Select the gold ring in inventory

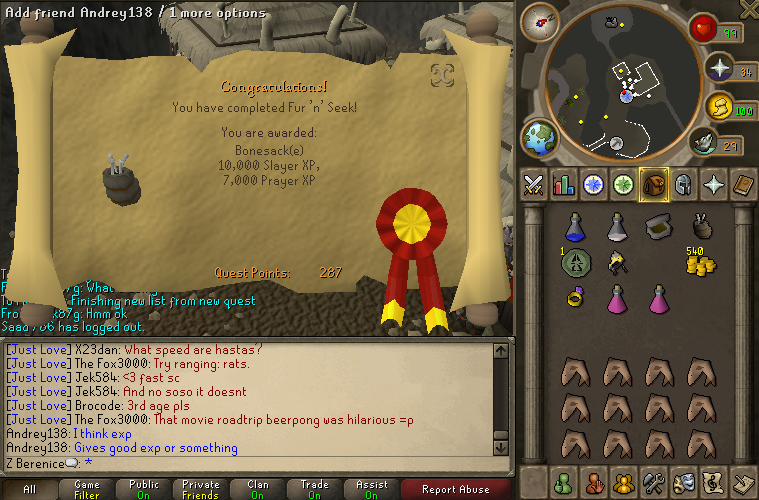(x=574, y=297)
